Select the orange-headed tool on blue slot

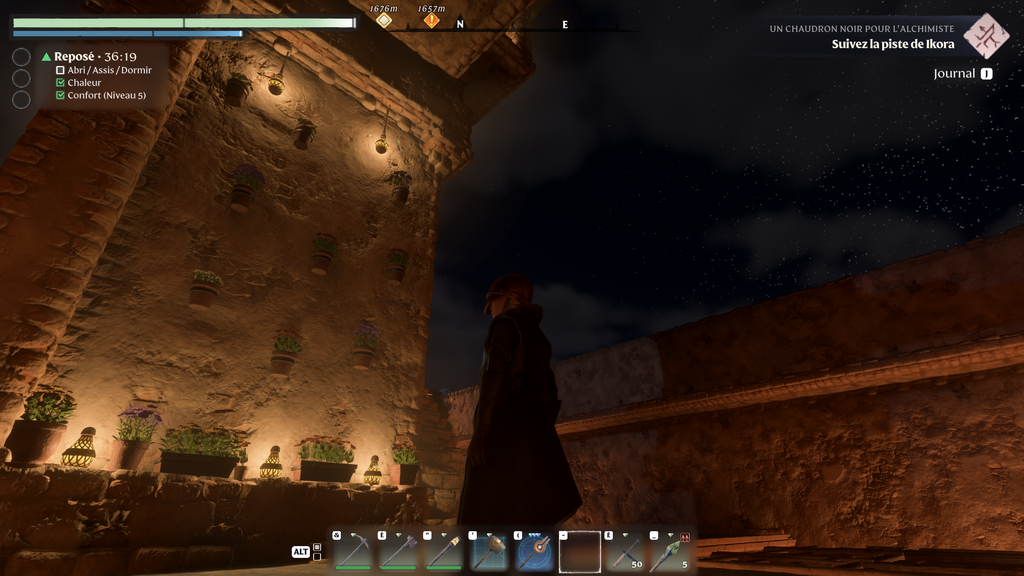[x=534, y=551]
